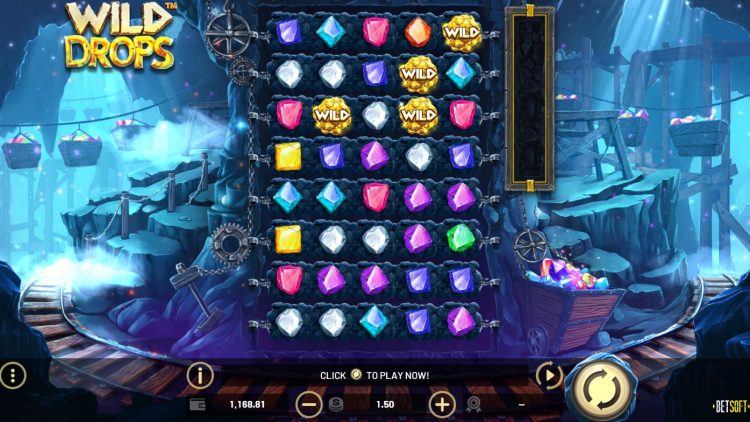Image resolution: width=750 pixels, height=422 pixels.
Task: Open the three-dot options menu
Action: click(x=13, y=376)
